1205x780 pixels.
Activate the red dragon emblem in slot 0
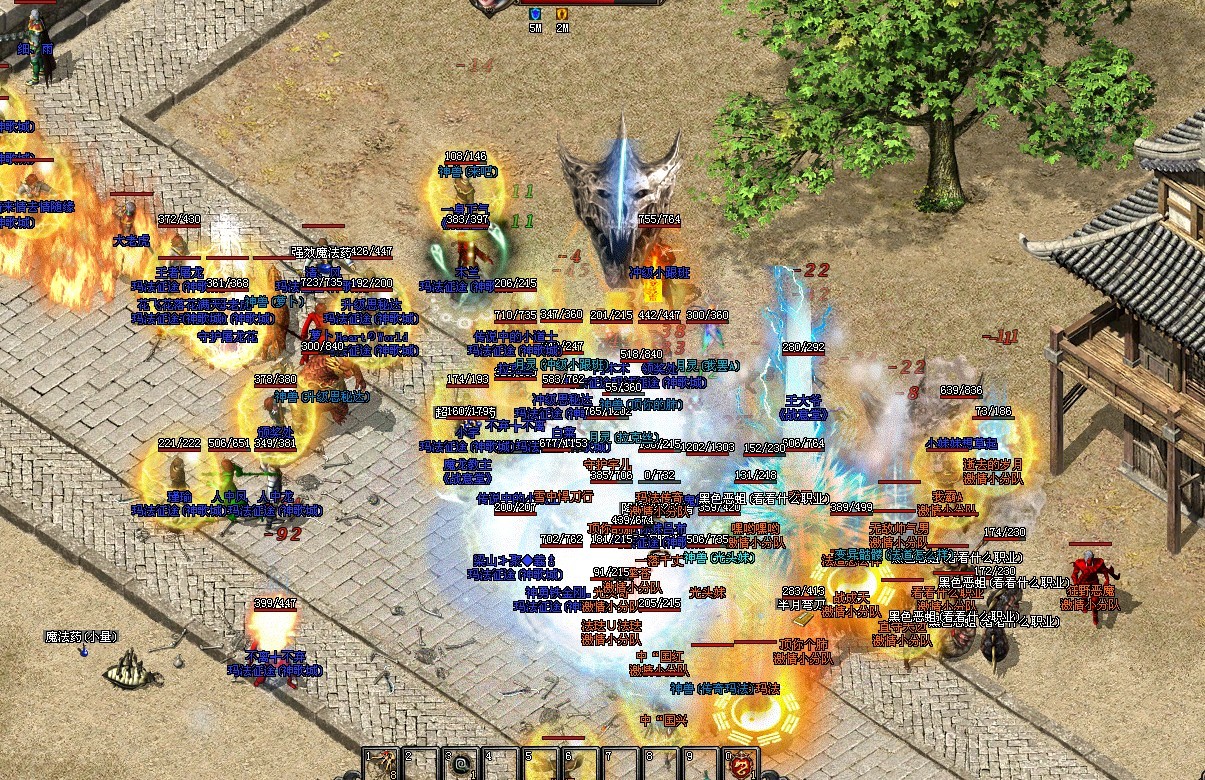point(740,765)
